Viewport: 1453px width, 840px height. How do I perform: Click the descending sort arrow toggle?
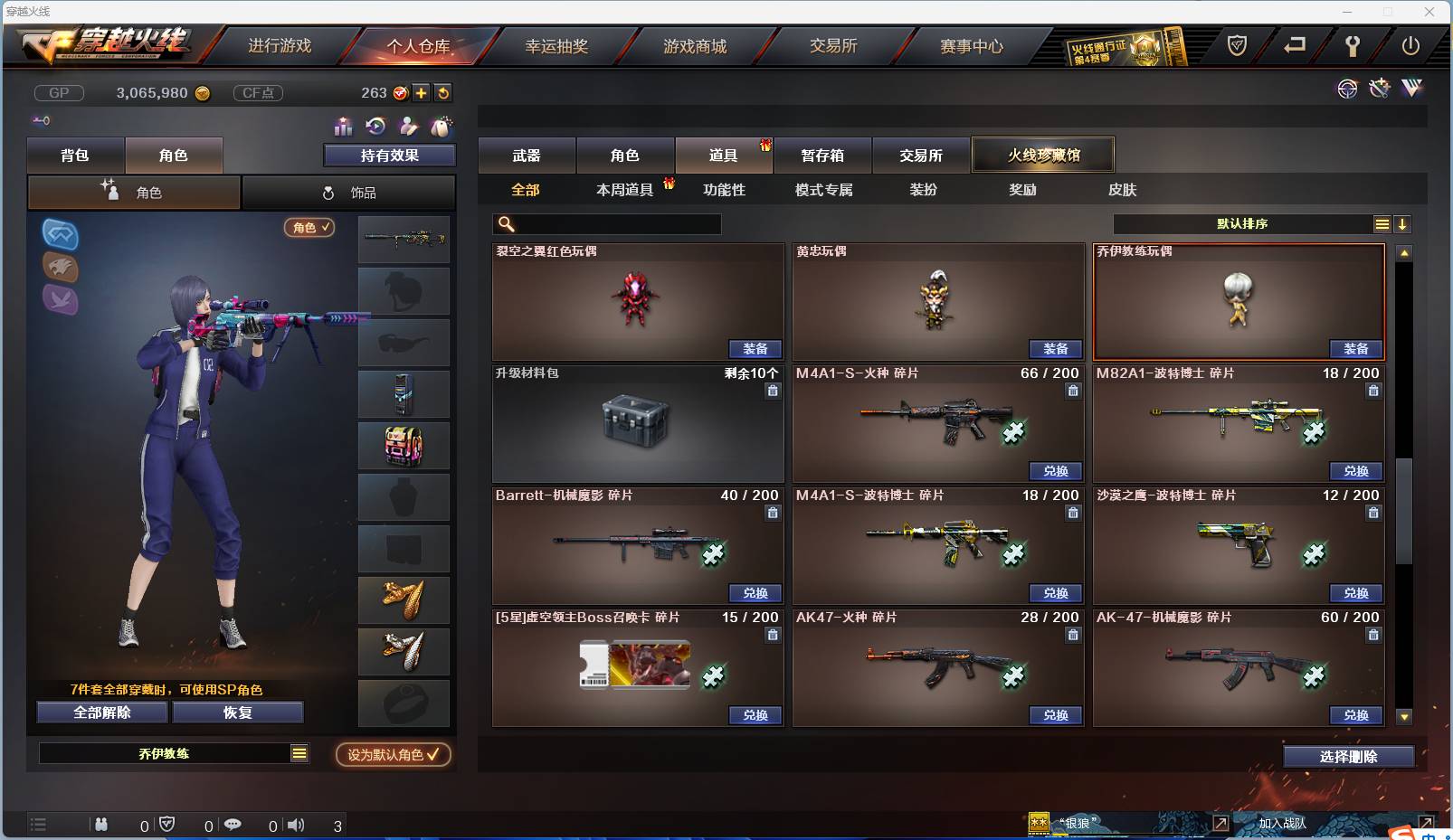(1401, 223)
